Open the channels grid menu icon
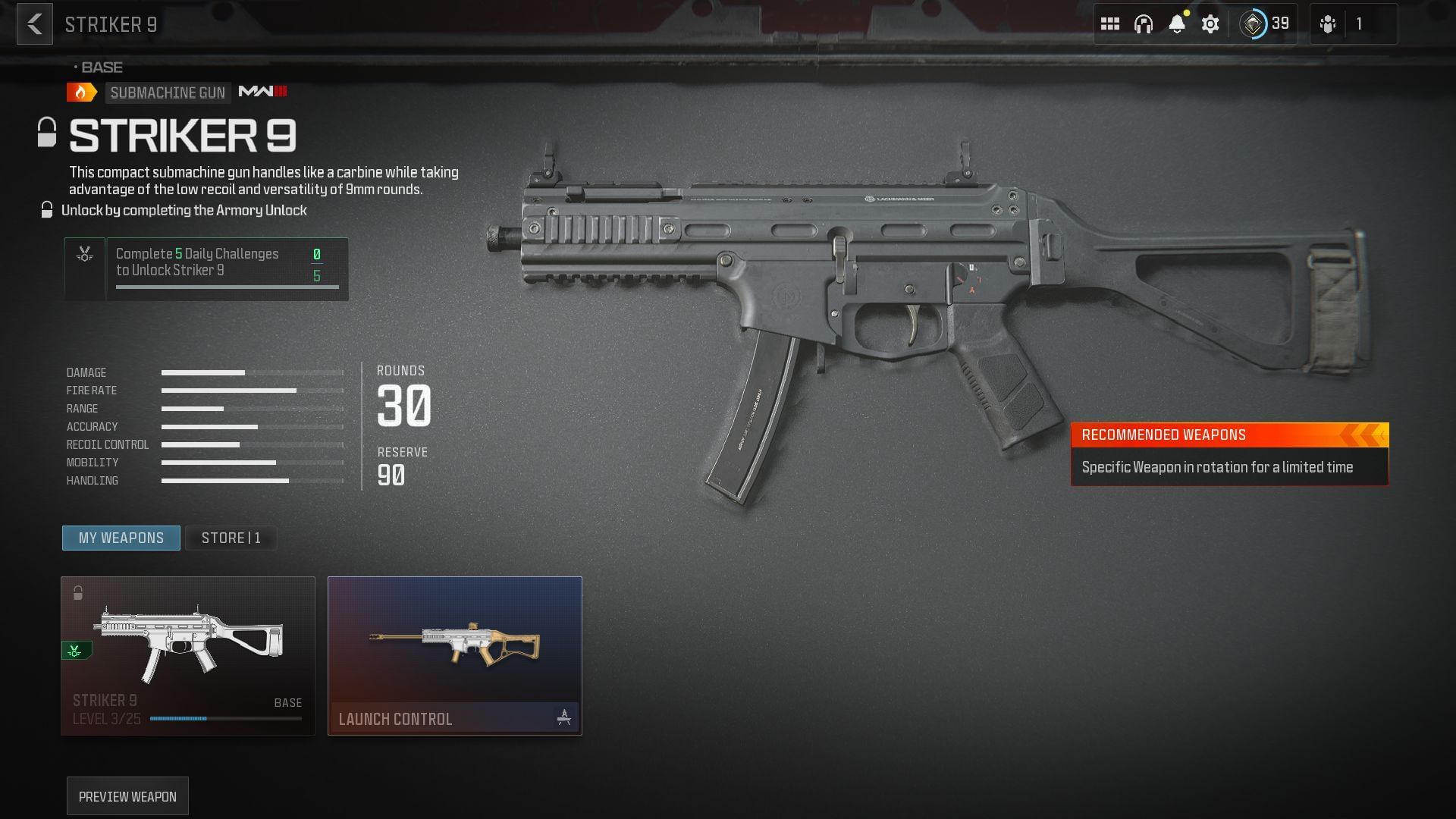 (1111, 24)
